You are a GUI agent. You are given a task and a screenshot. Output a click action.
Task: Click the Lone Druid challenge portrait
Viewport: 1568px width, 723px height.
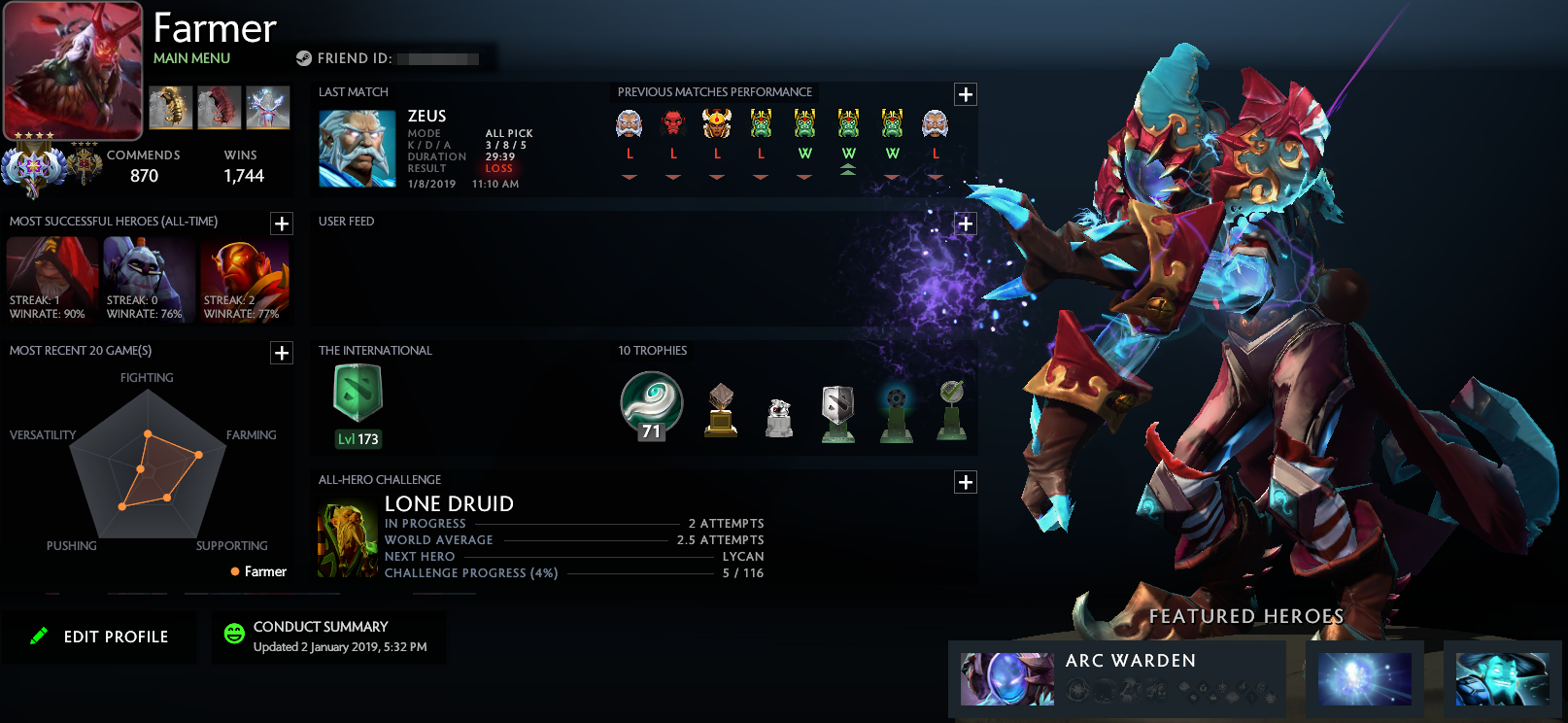[x=347, y=540]
